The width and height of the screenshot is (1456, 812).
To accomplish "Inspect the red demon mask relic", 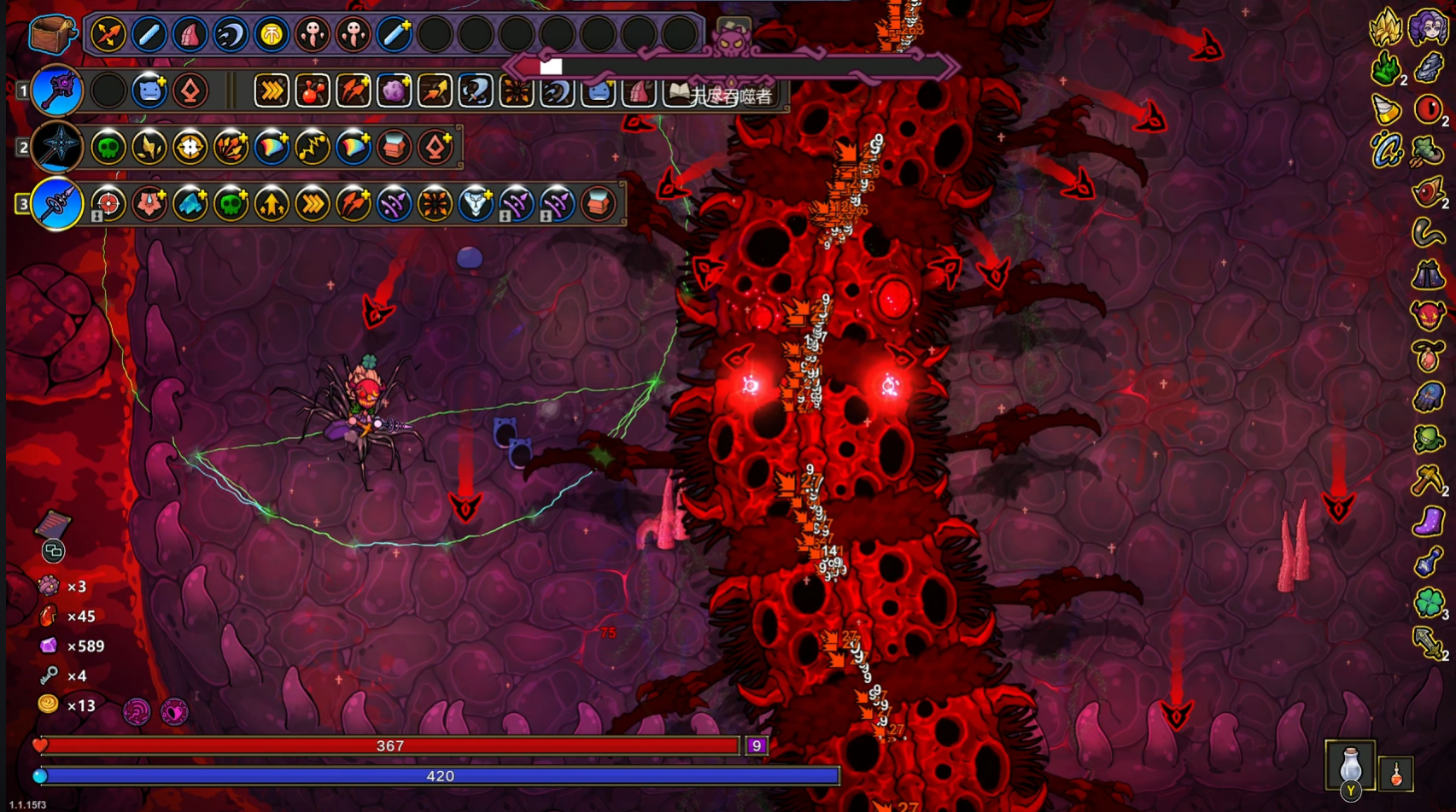I will pyautogui.click(x=1428, y=315).
